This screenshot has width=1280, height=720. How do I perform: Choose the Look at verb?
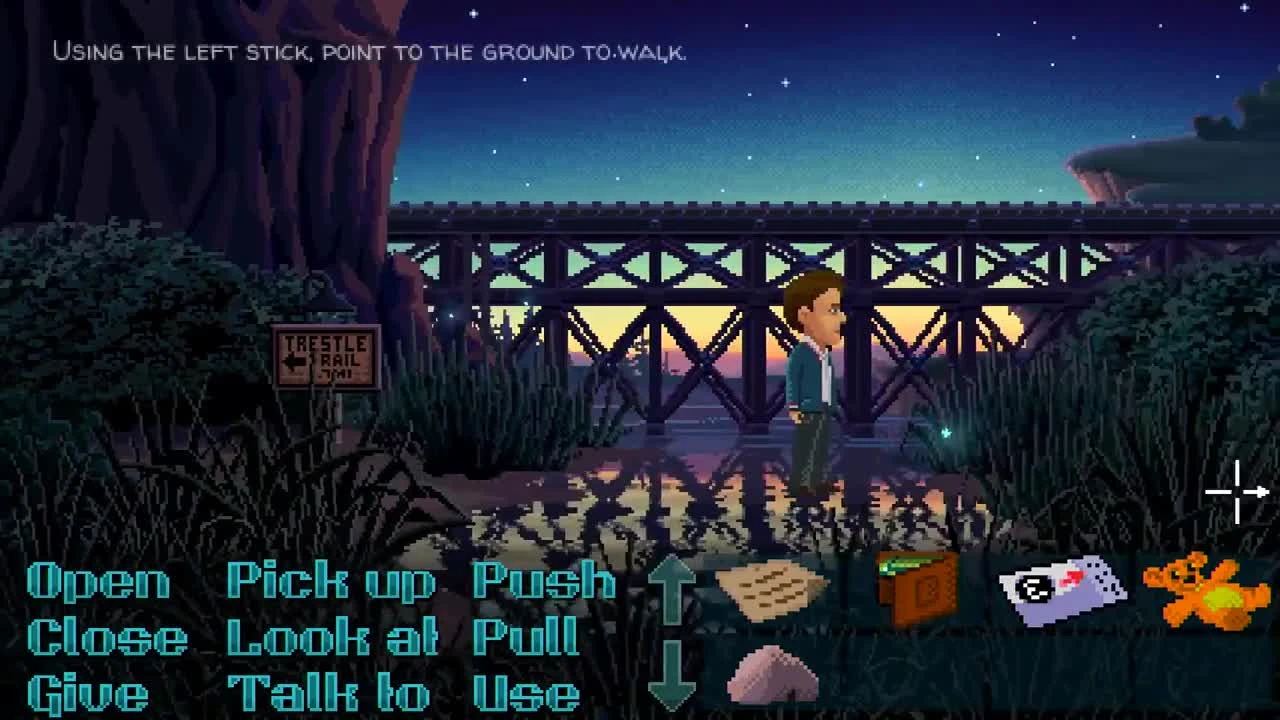point(330,636)
